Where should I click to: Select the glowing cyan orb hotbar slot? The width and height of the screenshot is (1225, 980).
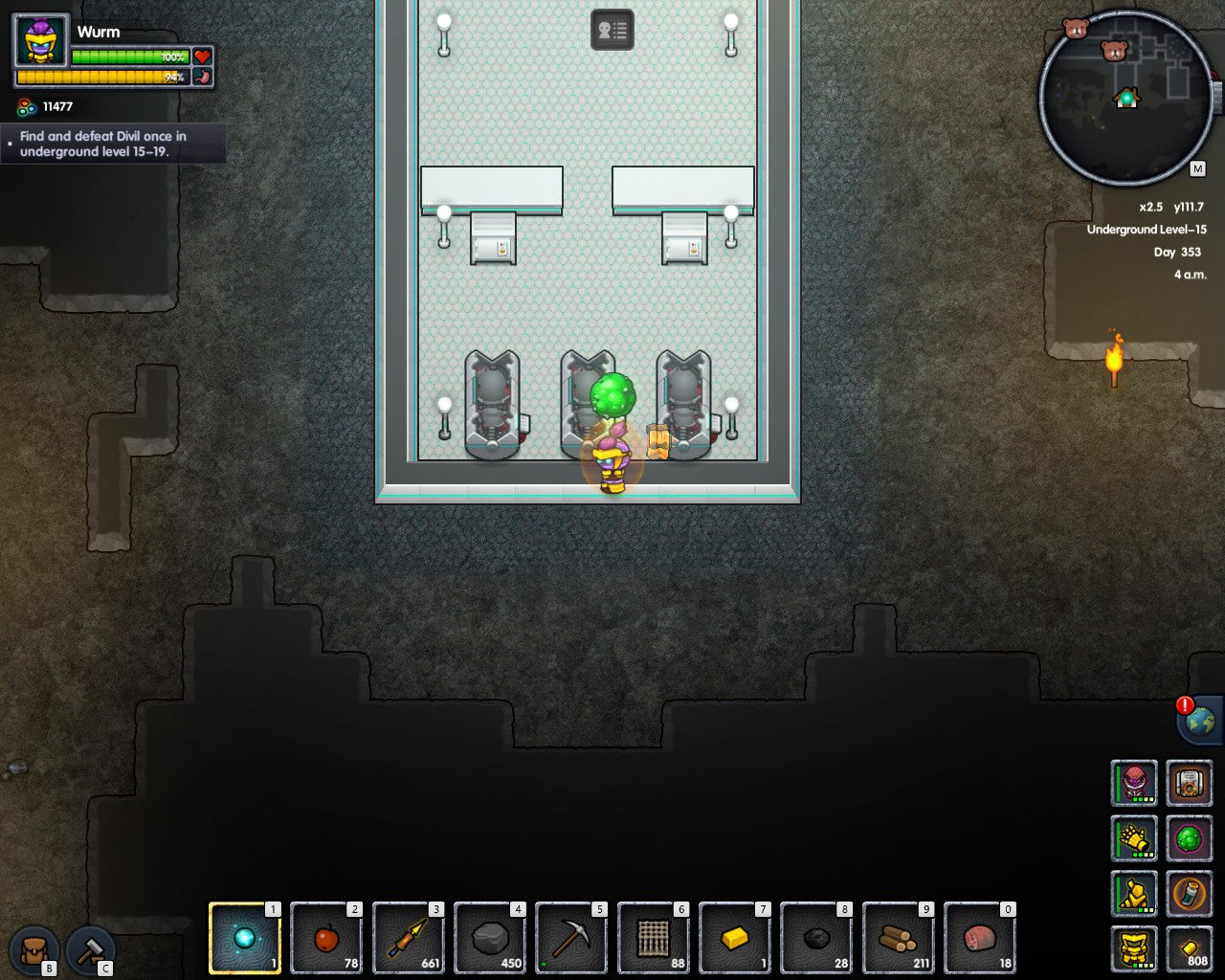coord(245,939)
